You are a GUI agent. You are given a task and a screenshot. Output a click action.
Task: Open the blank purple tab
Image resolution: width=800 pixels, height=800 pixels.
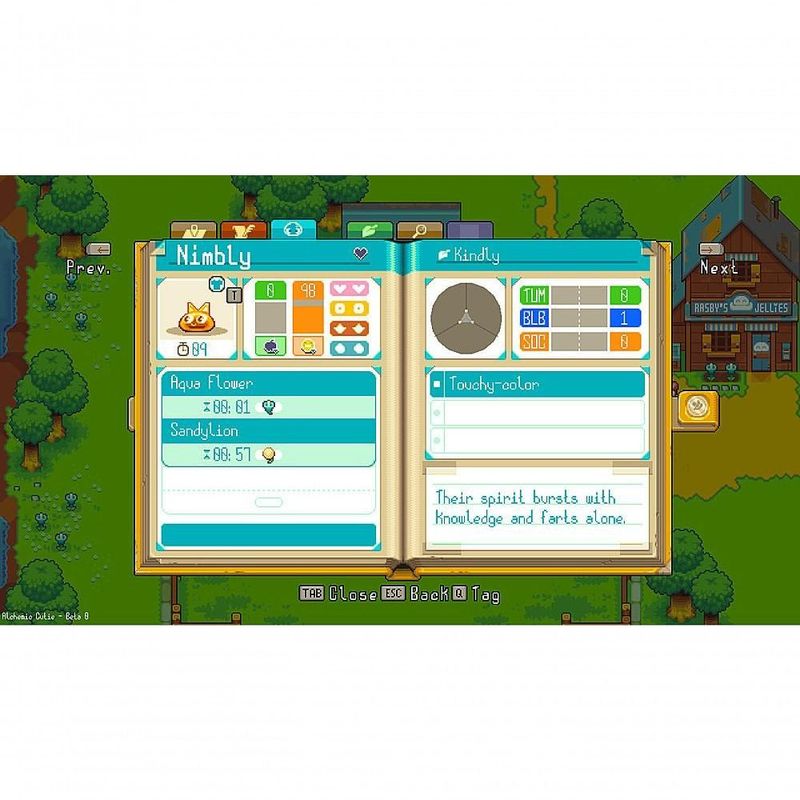[470, 231]
